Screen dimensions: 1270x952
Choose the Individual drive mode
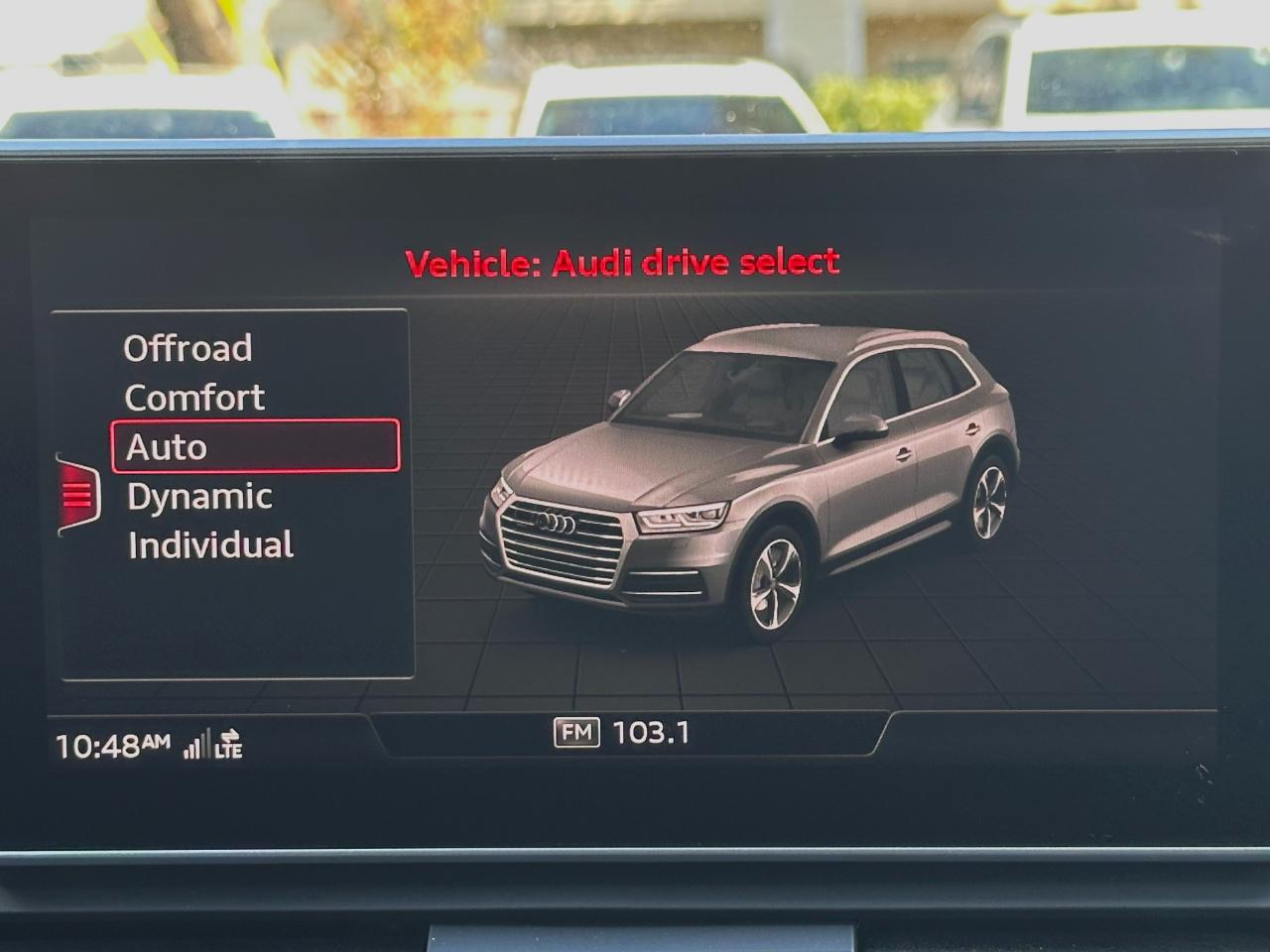pyautogui.click(x=208, y=544)
